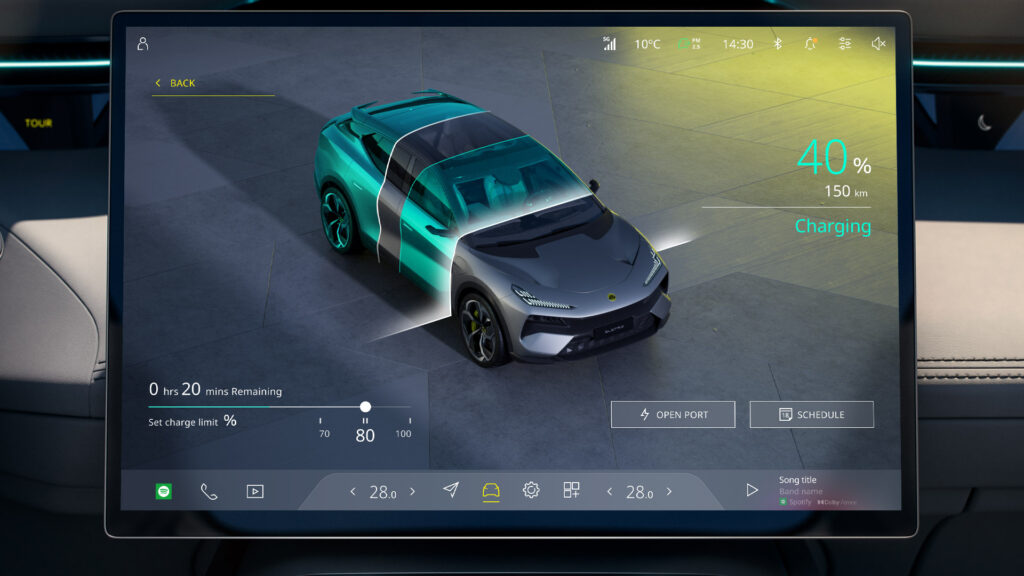Open the video player app

tap(255, 491)
